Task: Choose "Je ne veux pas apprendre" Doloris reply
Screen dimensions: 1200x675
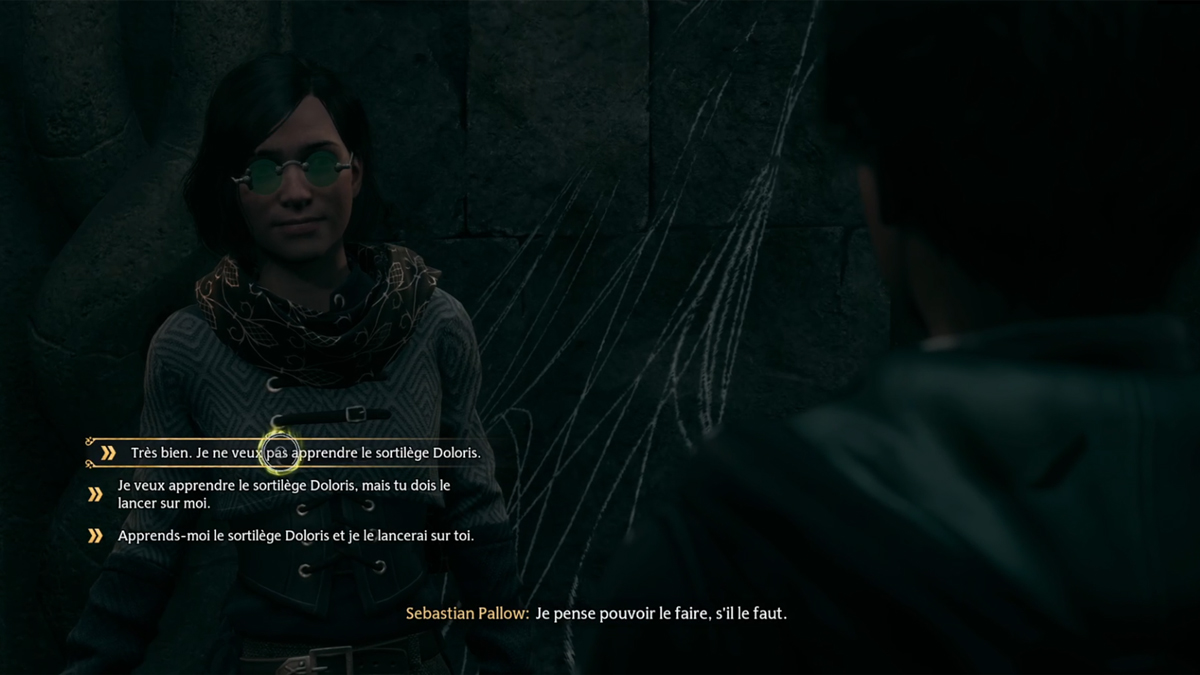Action: [x=305, y=453]
